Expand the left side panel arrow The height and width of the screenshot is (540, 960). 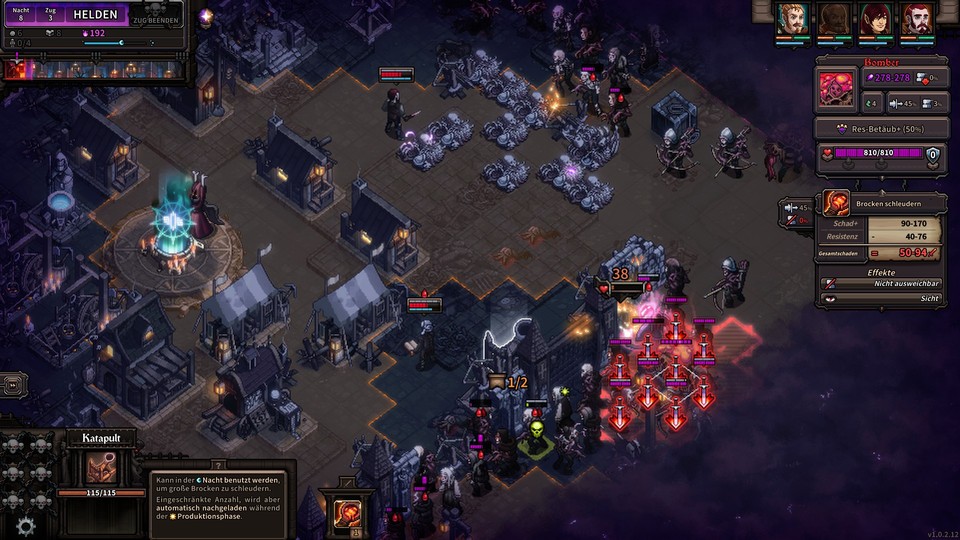pyautogui.click(x=13, y=383)
